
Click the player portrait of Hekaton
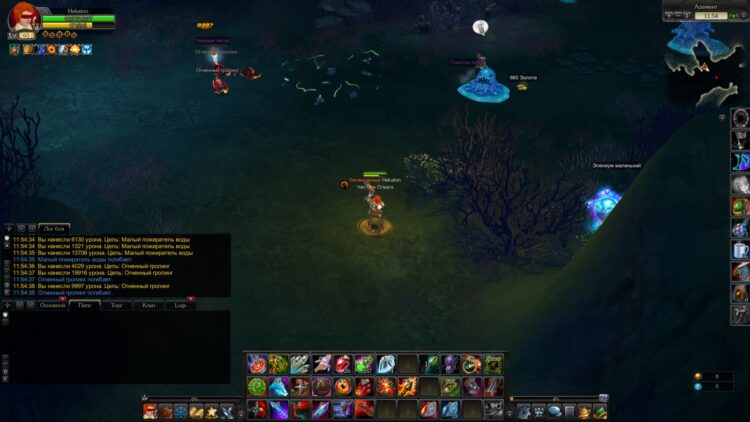point(23,19)
